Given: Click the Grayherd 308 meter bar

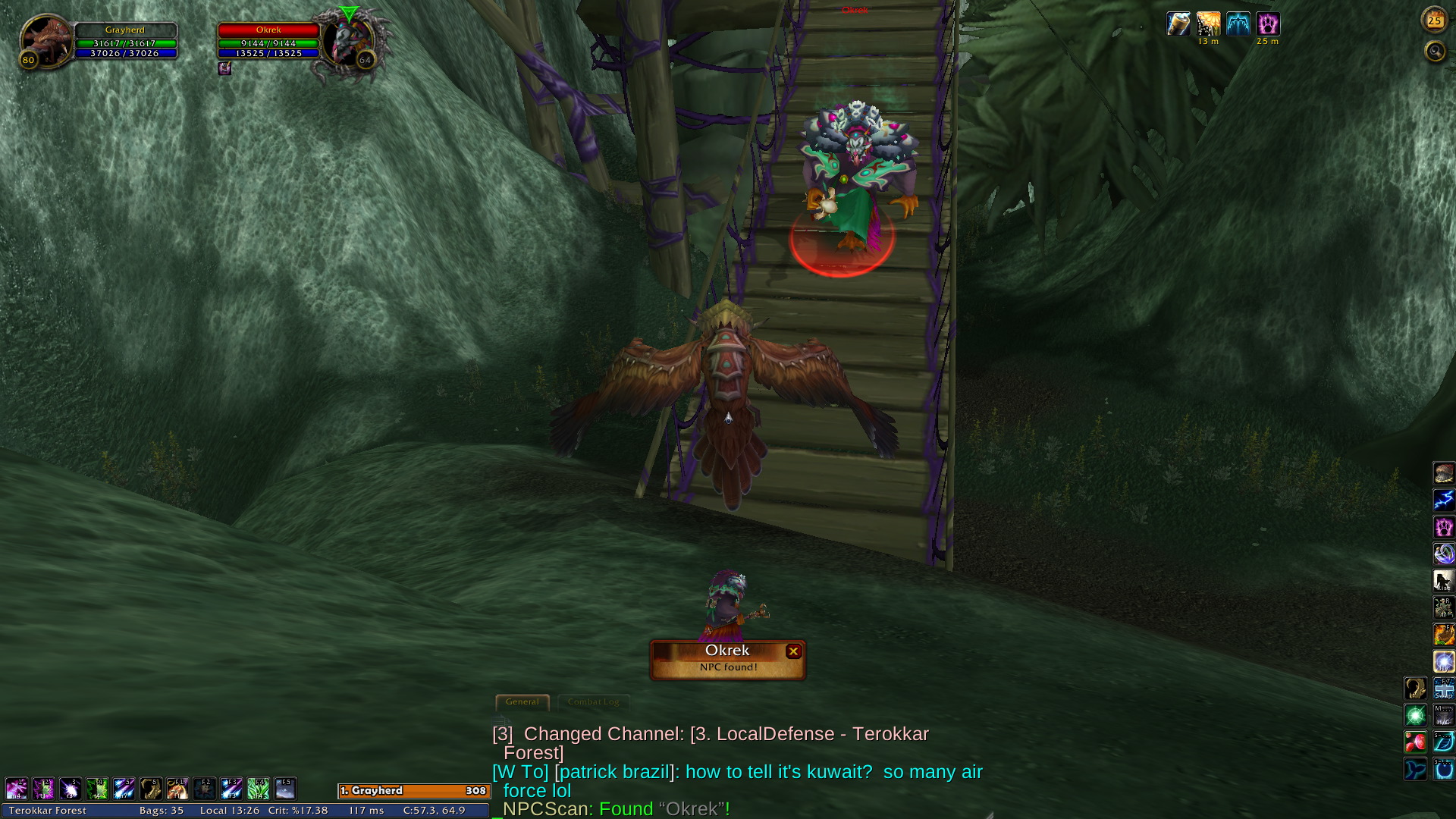Looking at the screenshot, I should (413, 791).
